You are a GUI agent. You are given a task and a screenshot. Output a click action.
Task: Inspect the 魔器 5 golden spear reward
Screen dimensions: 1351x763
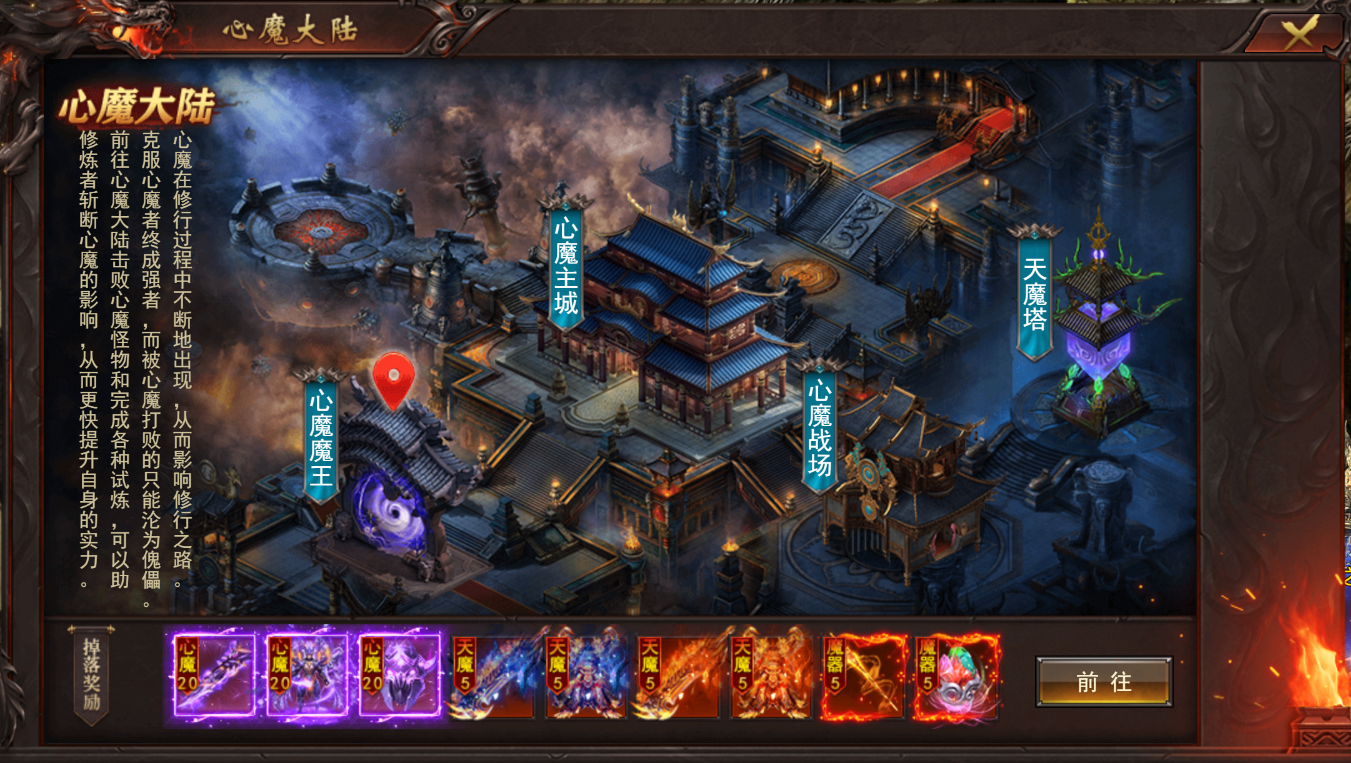(x=864, y=677)
